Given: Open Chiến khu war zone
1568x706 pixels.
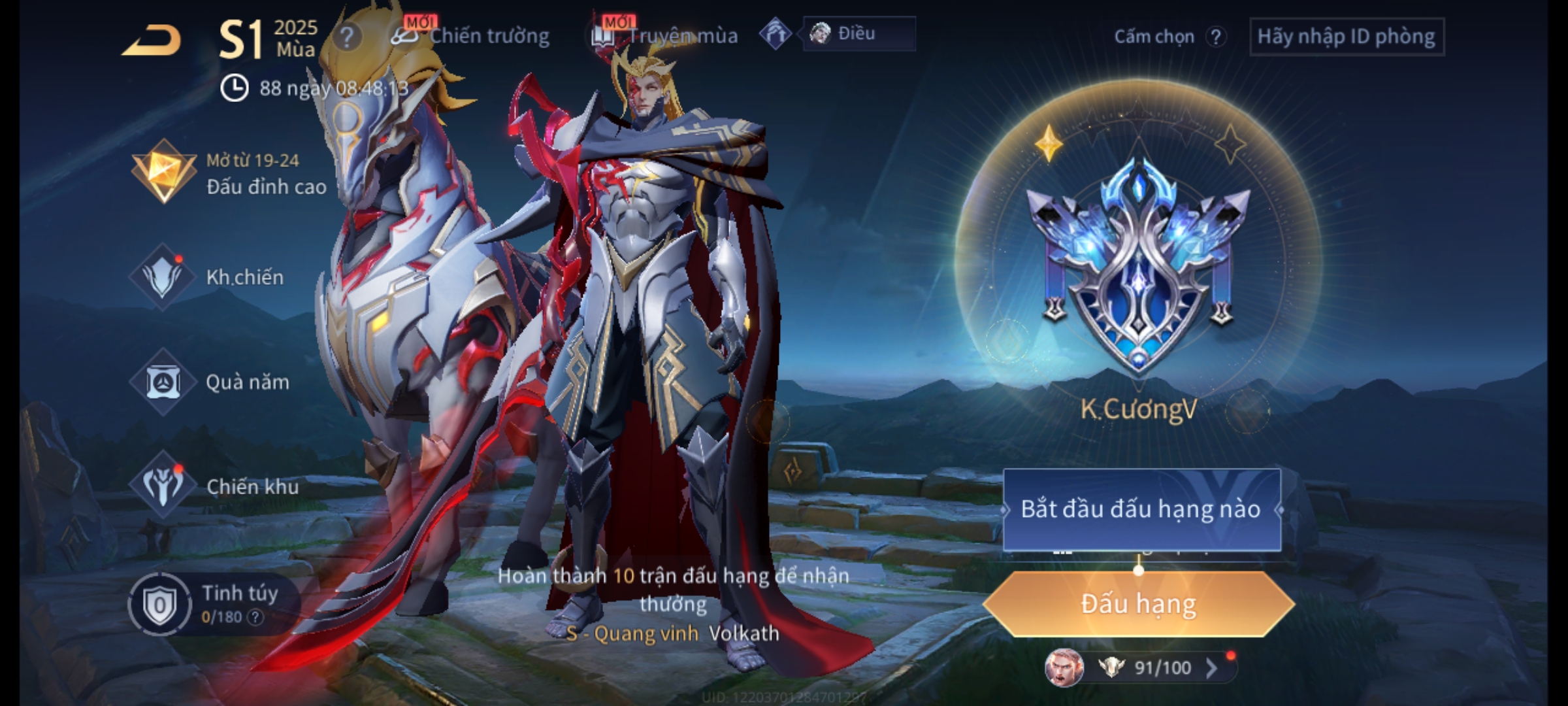Looking at the screenshot, I should click(214, 486).
